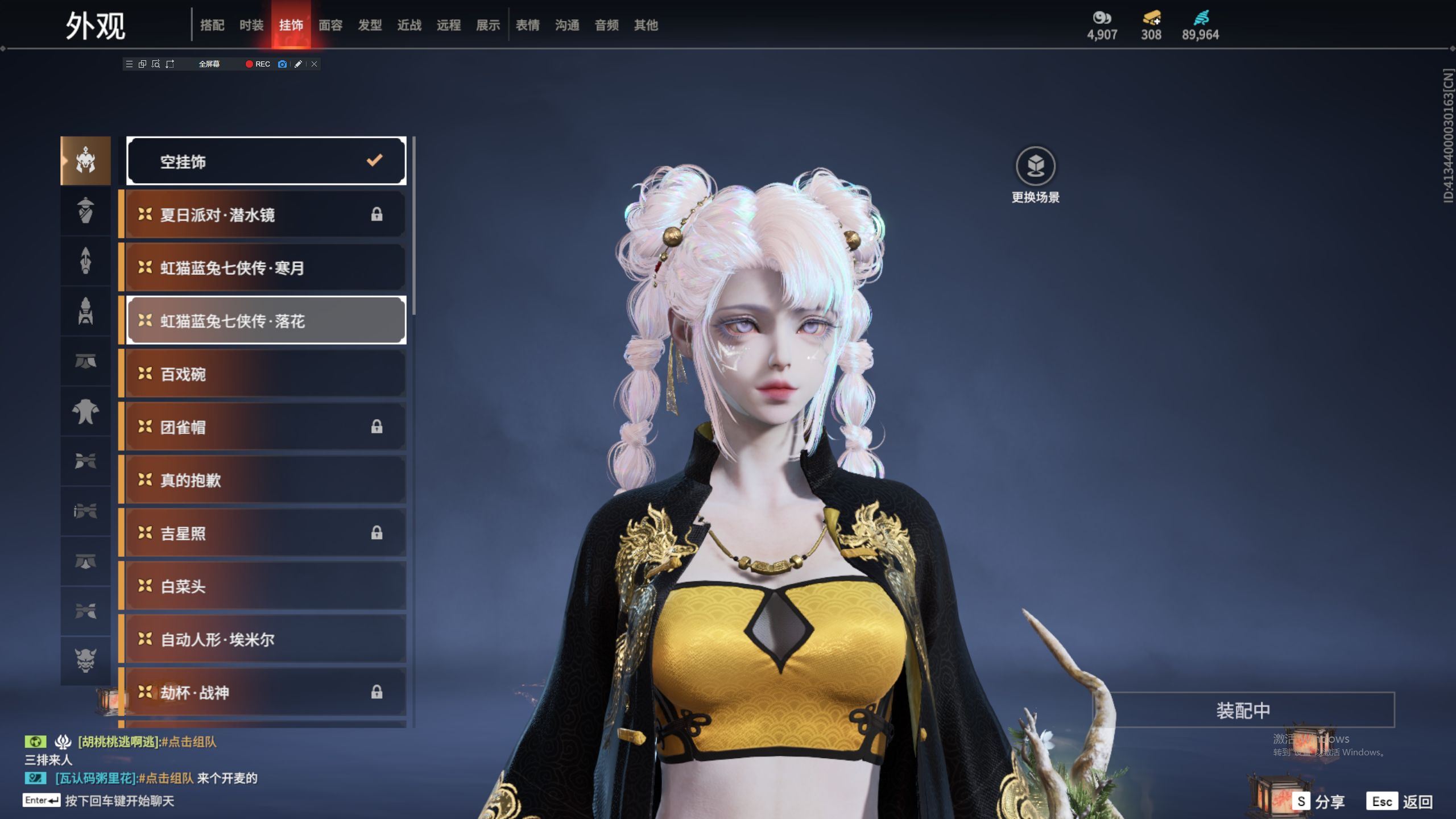Image resolution: width=1456 pixels, height=819 pixels.
Task: Pick the 白菜头 accessory
Action: (264, 586)
